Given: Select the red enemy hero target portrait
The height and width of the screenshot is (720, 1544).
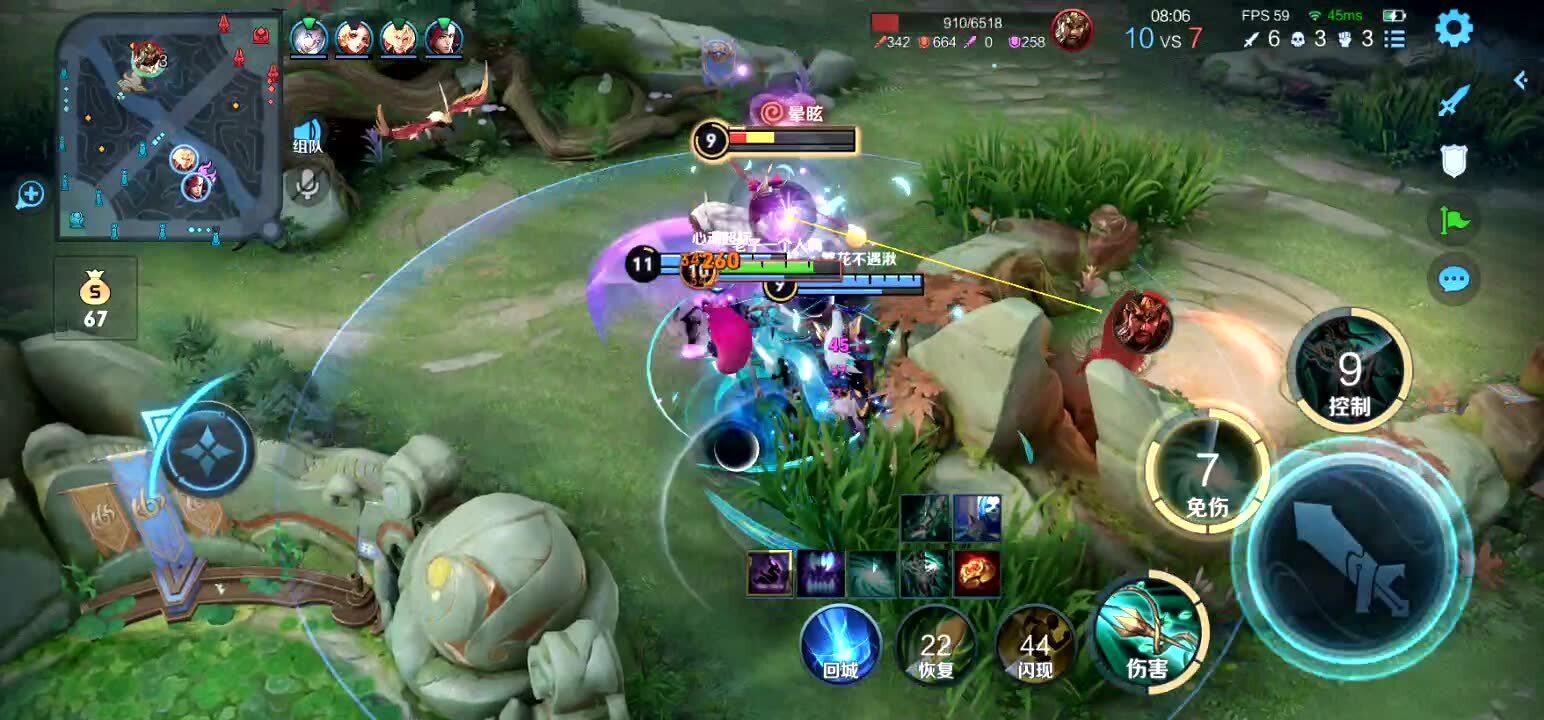Looking at the screenshot, I should (1141, 321).
